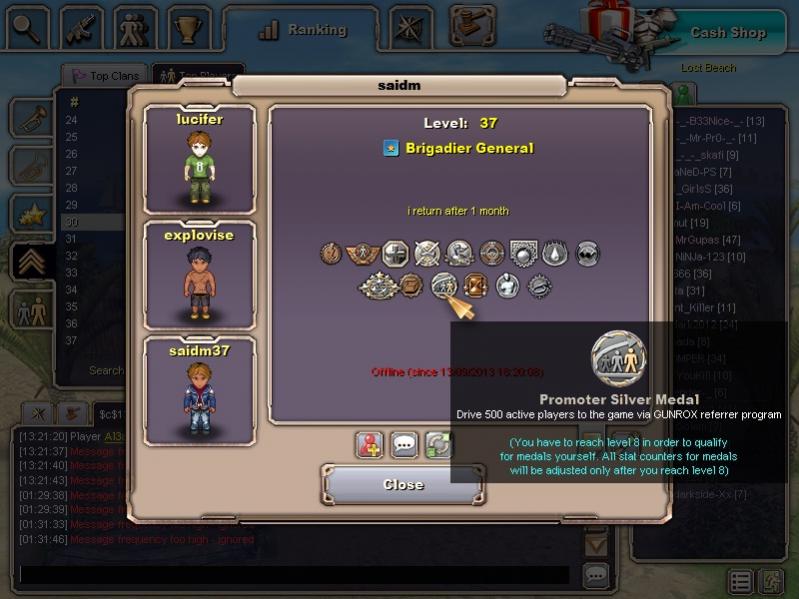Click the Promoter Silver Medal icon

point(443,287)
